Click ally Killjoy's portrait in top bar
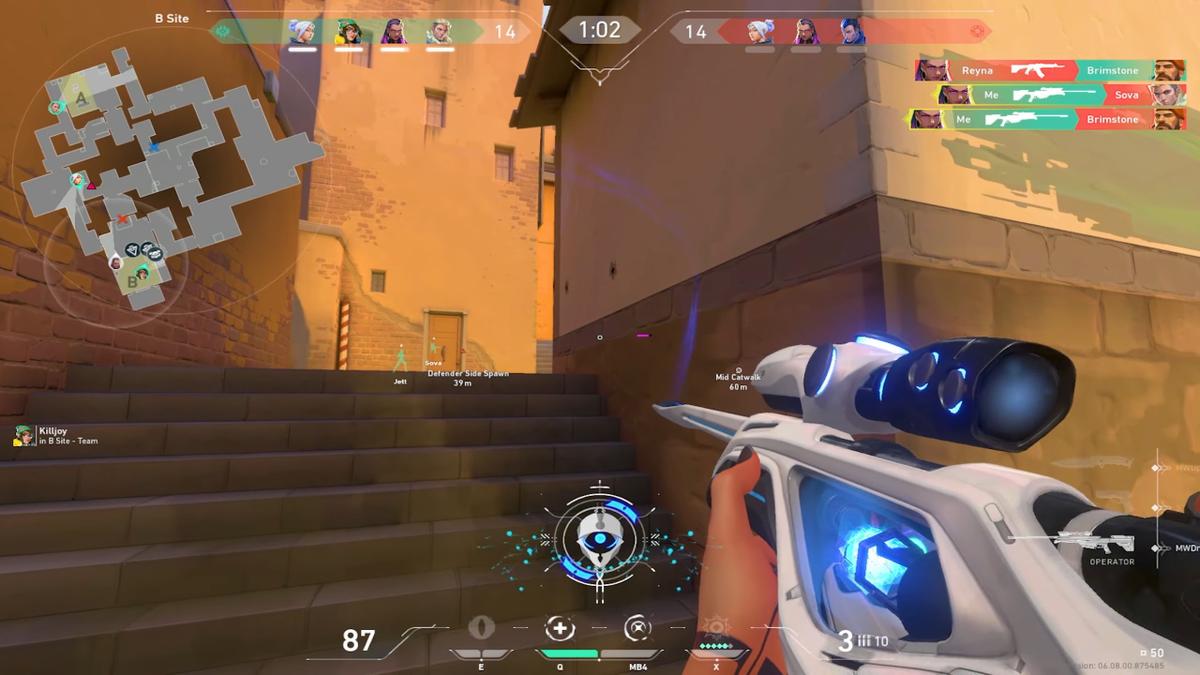The height and width of the screenshot is (675, 1200). click(x=347, y=32)
